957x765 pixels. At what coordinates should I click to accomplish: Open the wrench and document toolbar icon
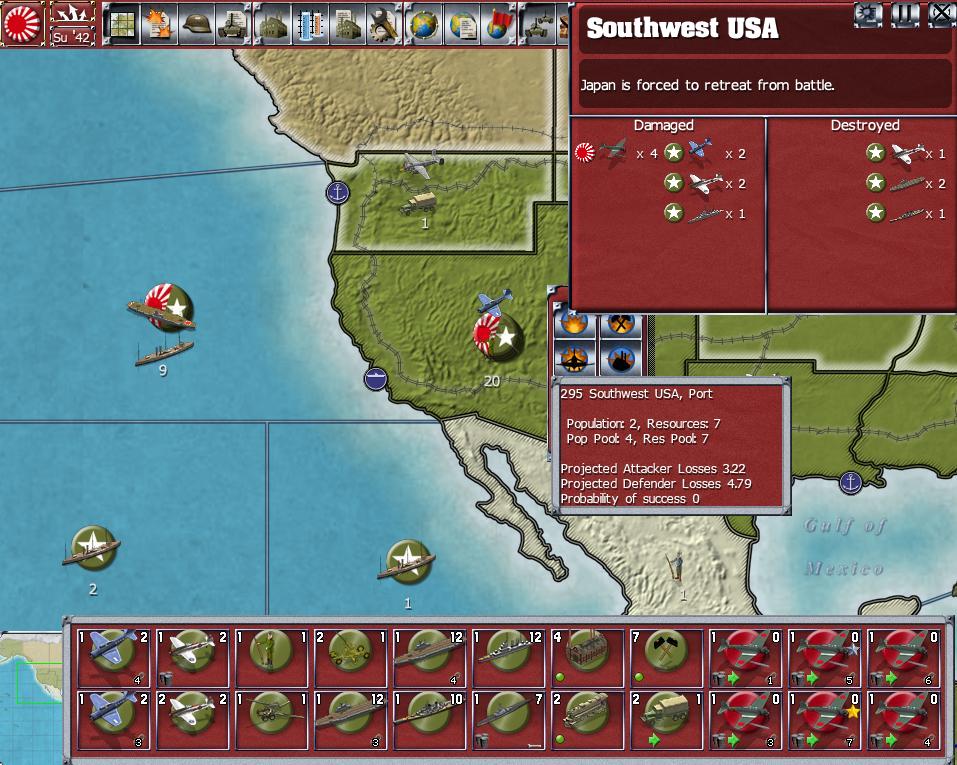384,22
